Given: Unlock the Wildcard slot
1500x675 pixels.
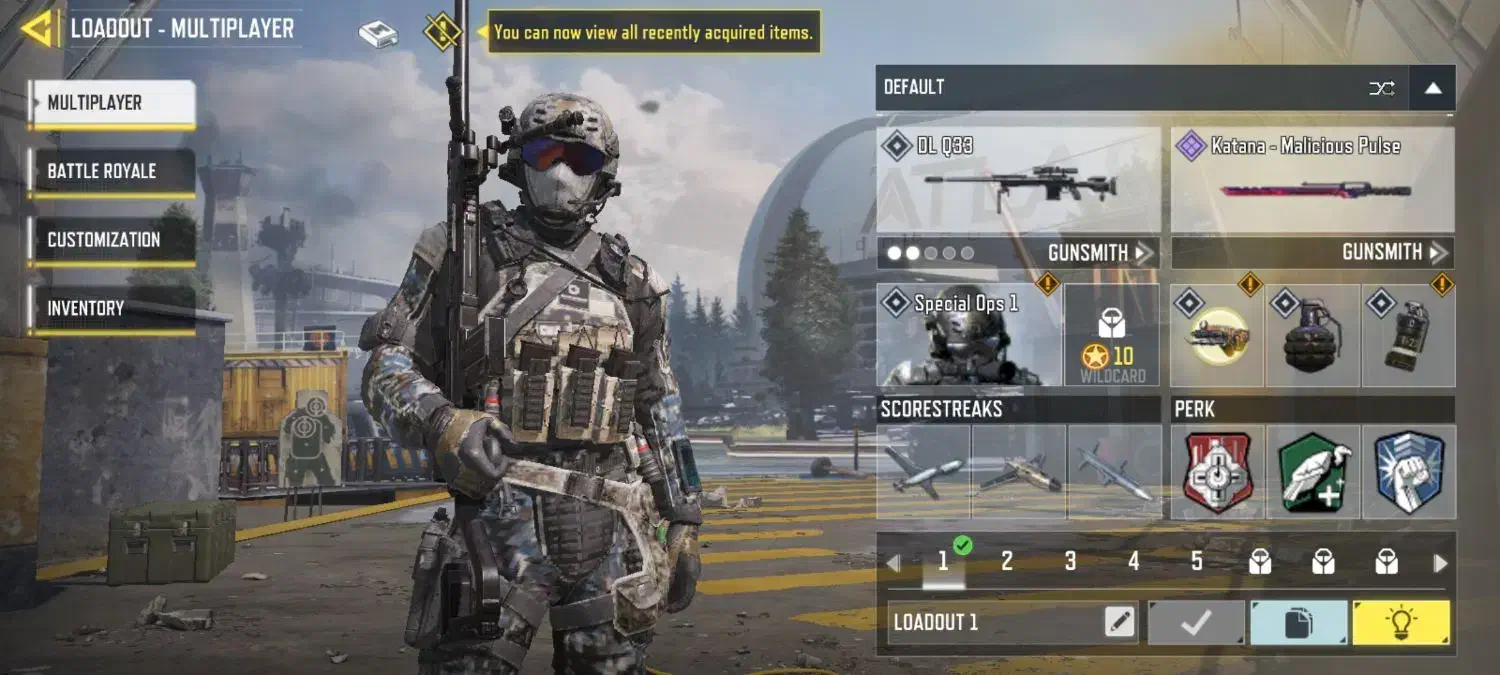Looking at the screenshot, I should pos(1112,335).
